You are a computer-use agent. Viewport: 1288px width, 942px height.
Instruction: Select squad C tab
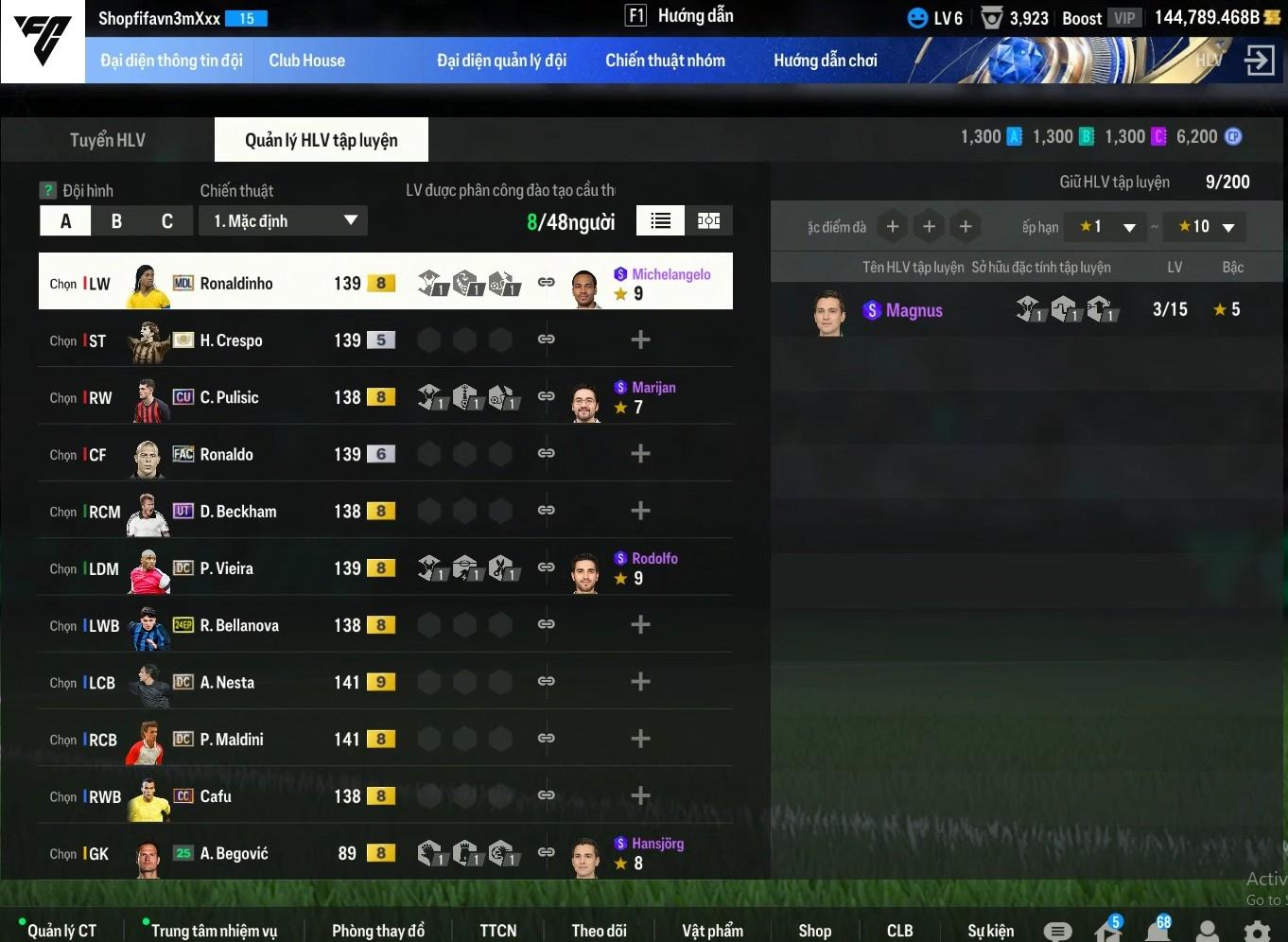167,221
